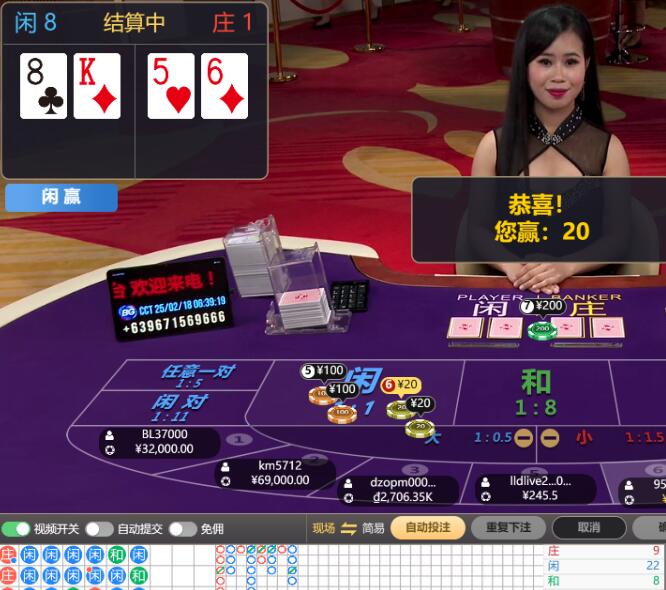
Task: Turn on the 免佣 commission-free toggle
Action: pos(182,529)
